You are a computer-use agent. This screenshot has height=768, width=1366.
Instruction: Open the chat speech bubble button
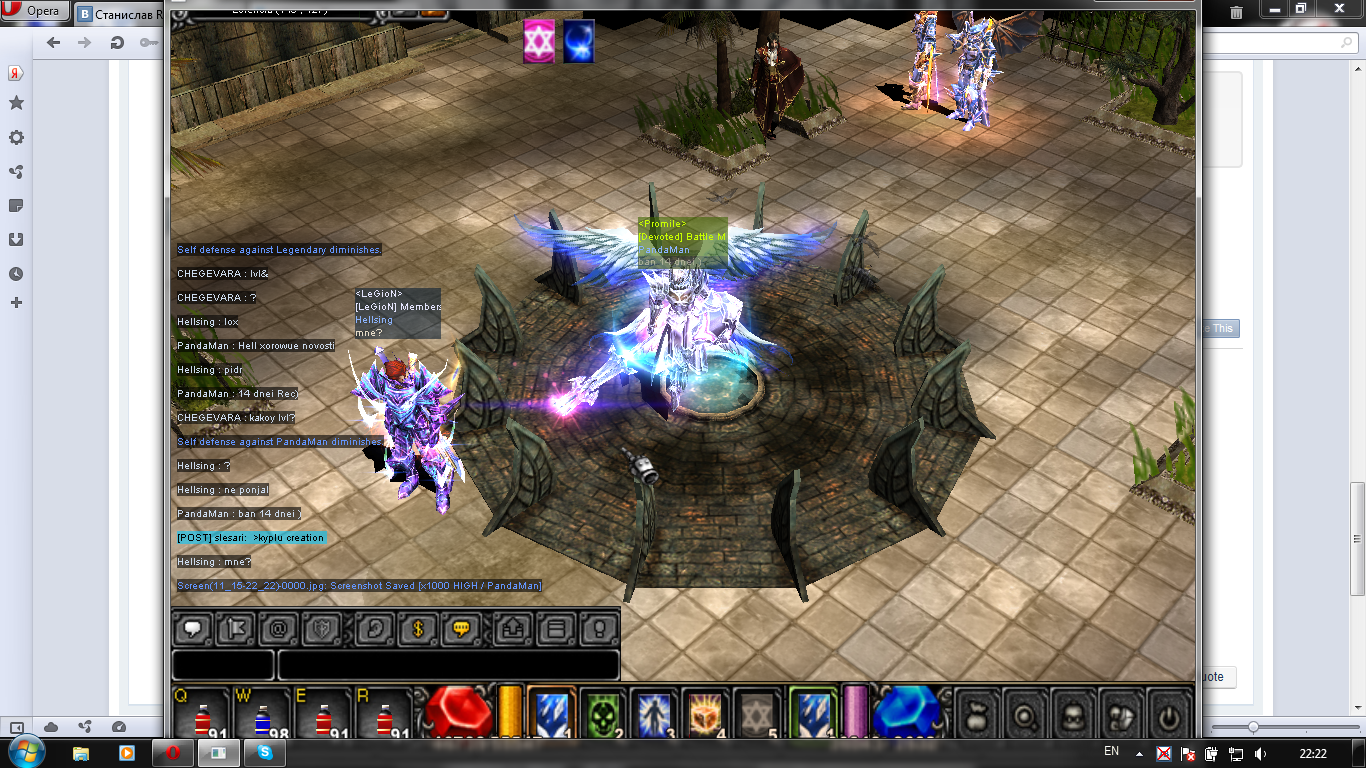[x=193, y=629]
